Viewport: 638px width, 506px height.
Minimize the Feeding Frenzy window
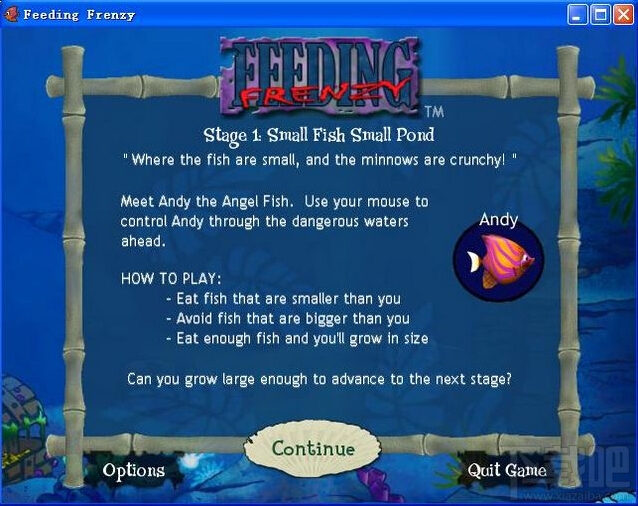coord(578,14)
